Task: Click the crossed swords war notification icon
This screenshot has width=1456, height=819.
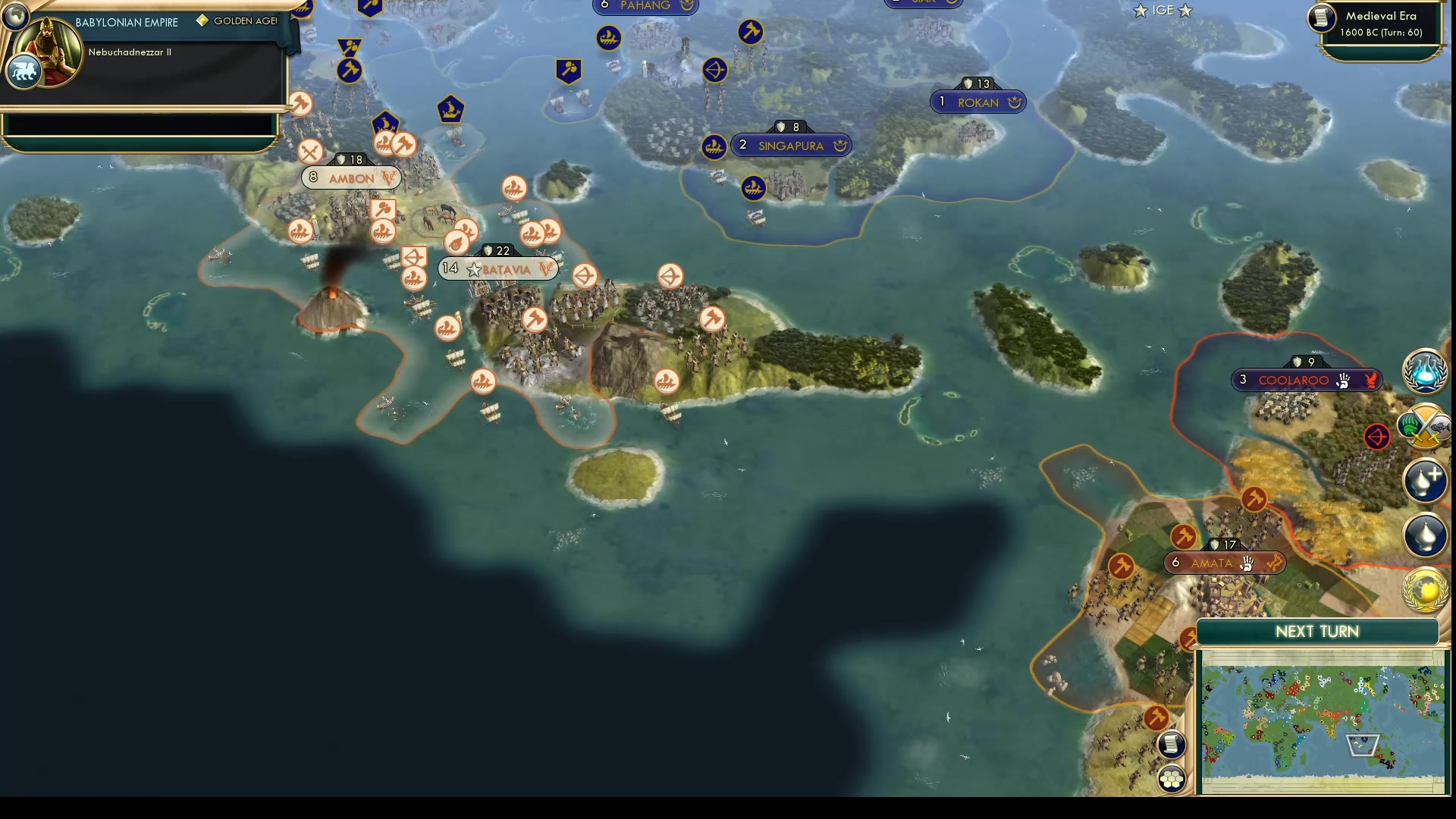Action: point(1424,426)
